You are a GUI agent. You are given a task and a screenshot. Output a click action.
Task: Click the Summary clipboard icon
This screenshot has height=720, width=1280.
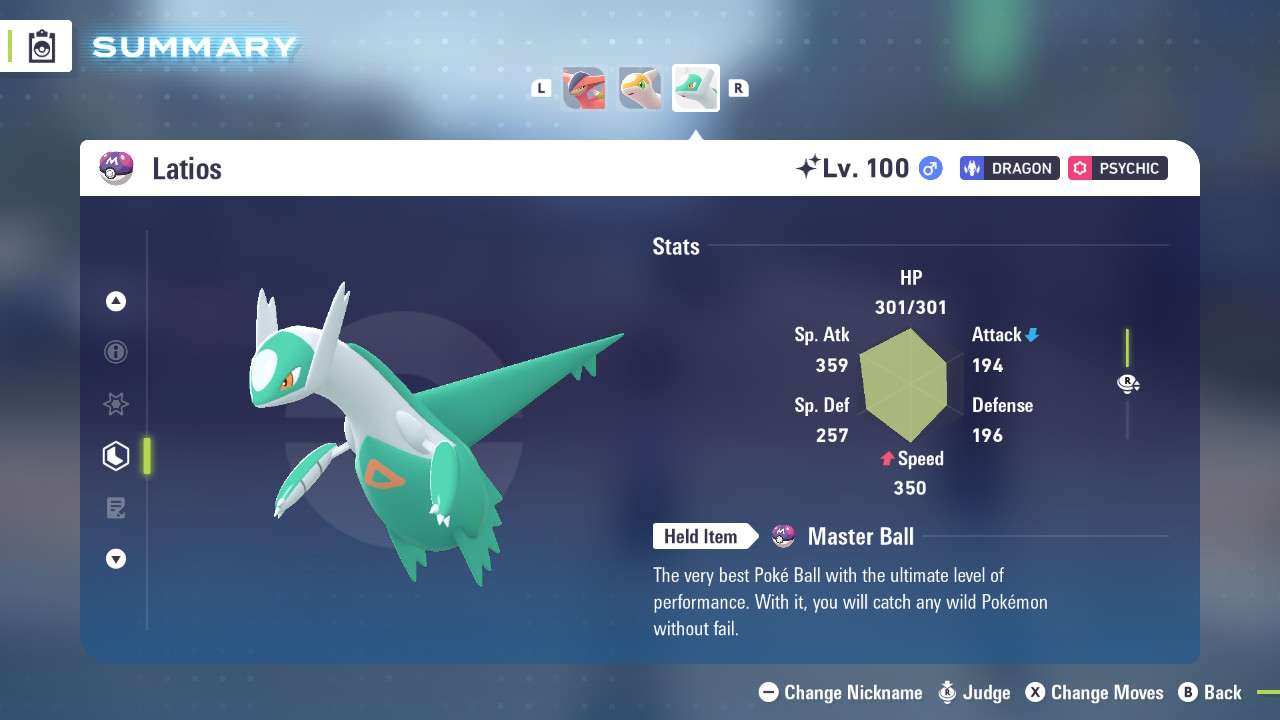[42, 46]
